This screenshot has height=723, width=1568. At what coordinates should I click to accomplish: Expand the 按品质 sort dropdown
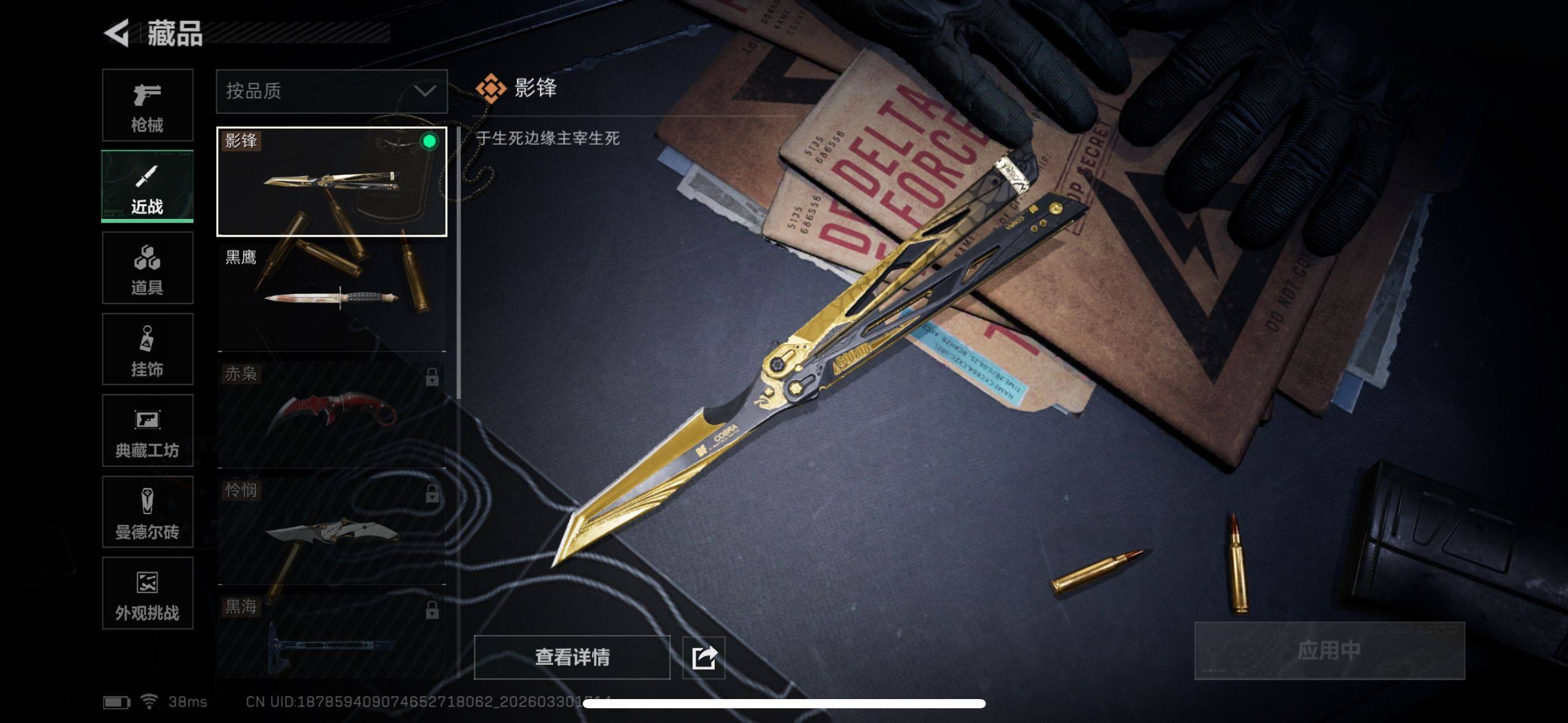[x=331, y=91]
